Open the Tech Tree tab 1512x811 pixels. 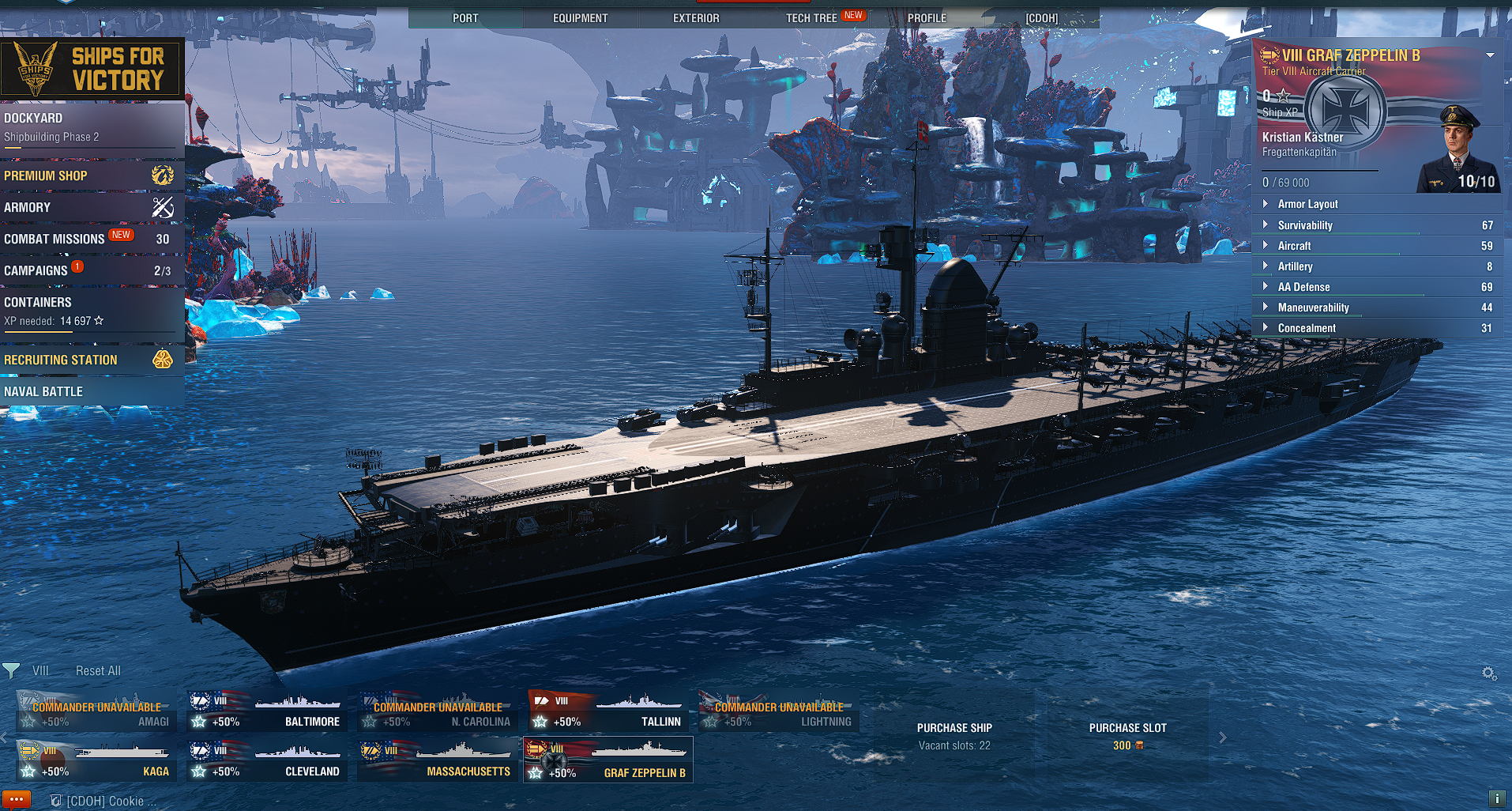click(x=812, y=18)
